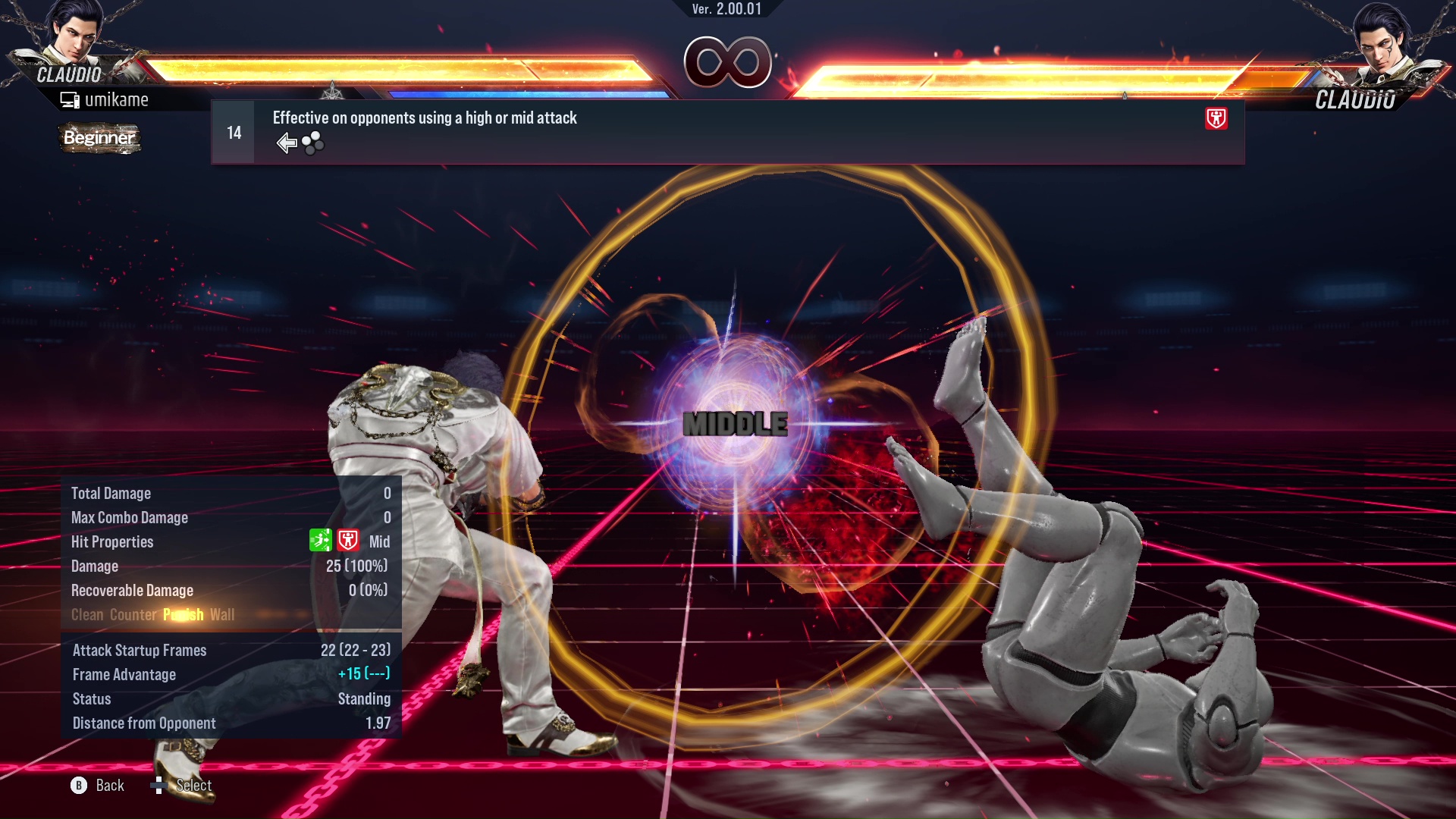Toggle the Wall hit indicator
1456x819 pixels.
coord(222,614)
